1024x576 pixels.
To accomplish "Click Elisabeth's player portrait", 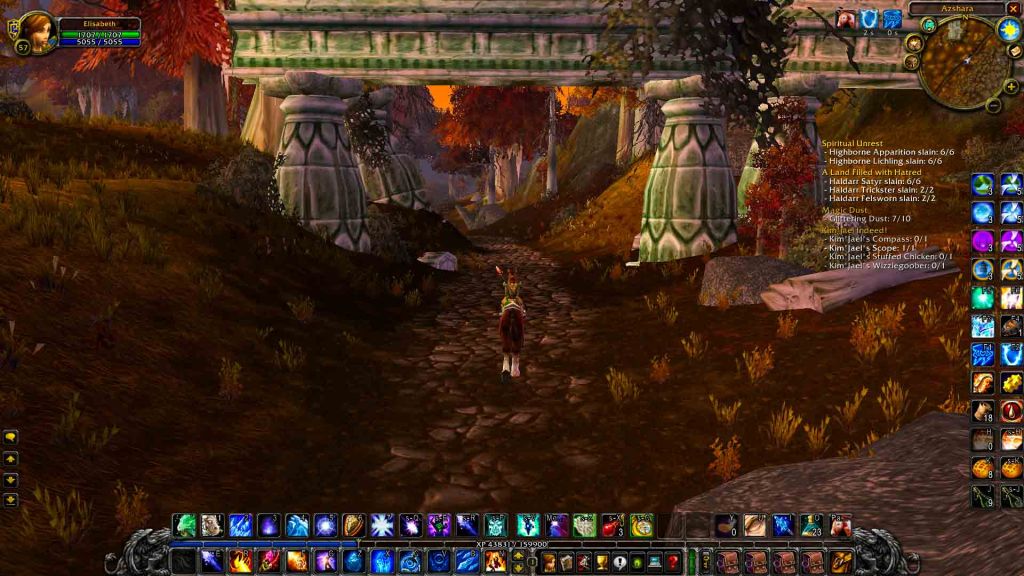I will [x=38, y=32].
